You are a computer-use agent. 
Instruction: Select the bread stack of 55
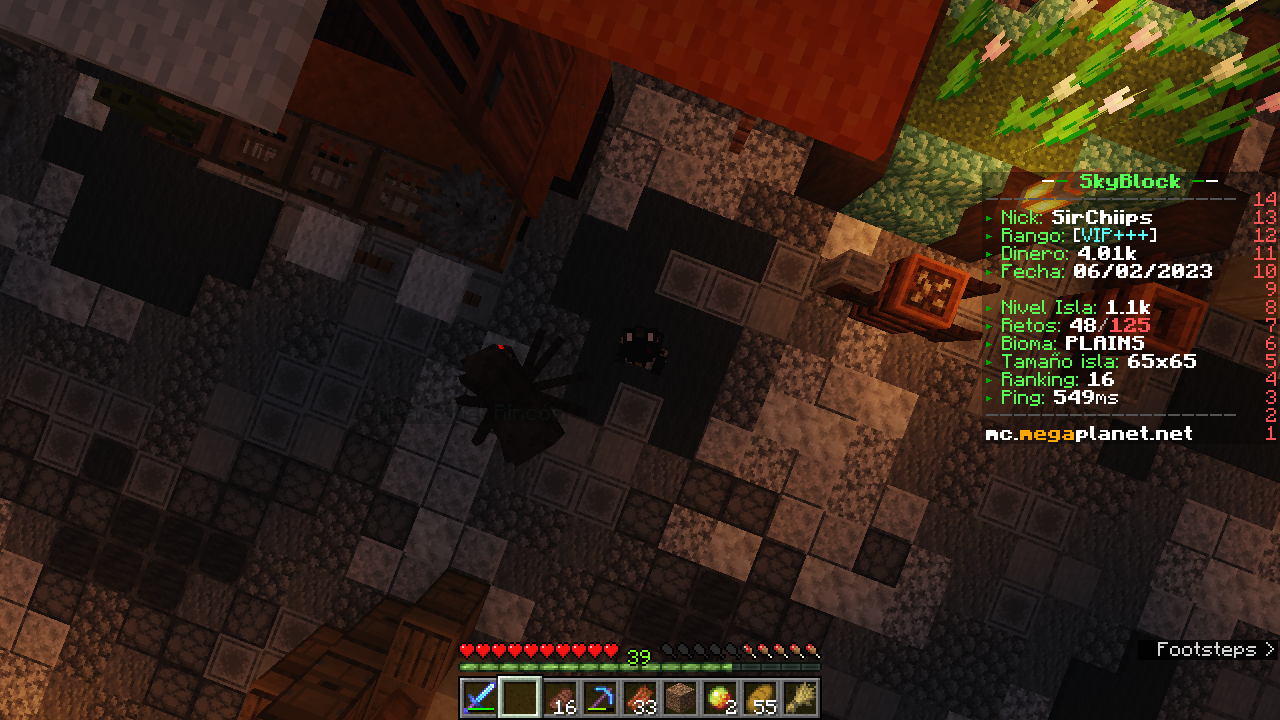point(760,697)
